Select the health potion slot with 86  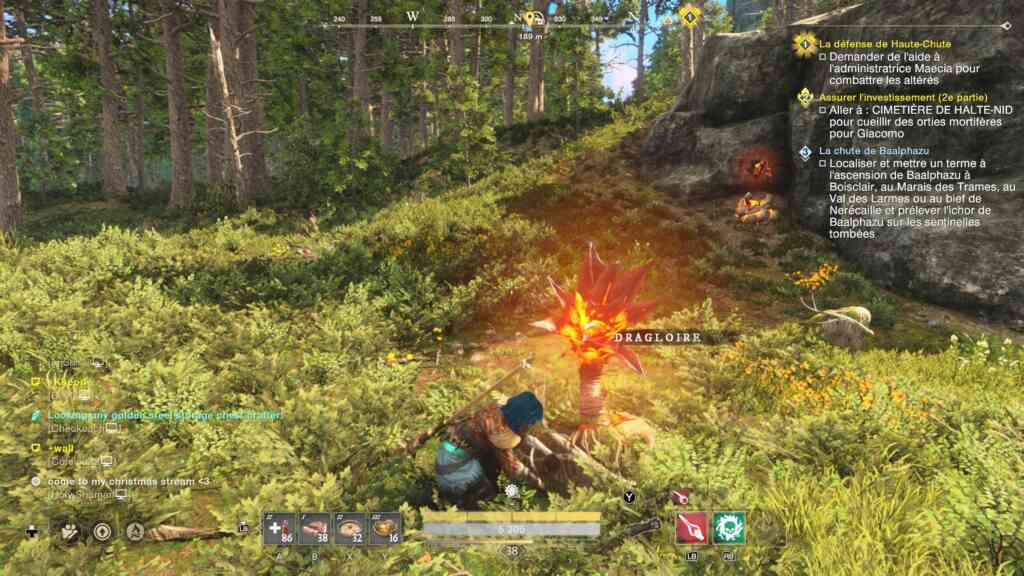(279, 529)
